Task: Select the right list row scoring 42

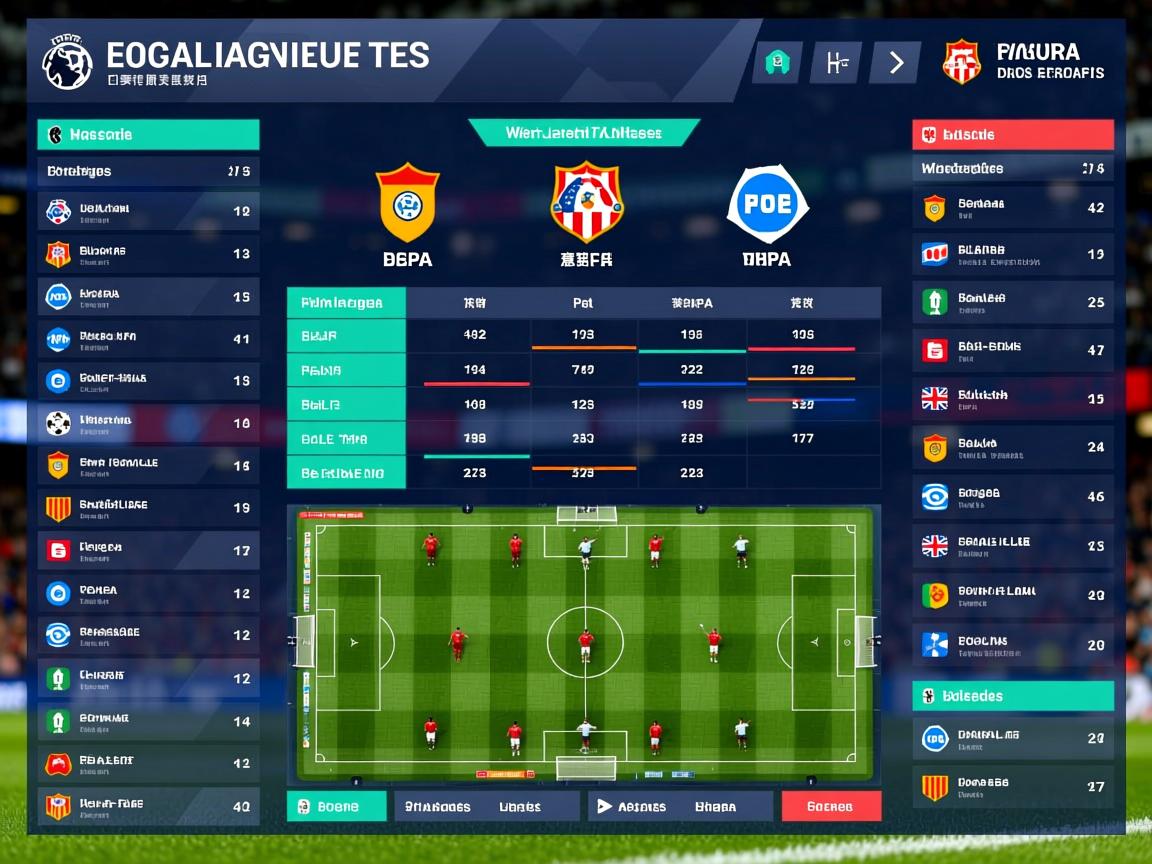Action: [x=1013, y=208]
